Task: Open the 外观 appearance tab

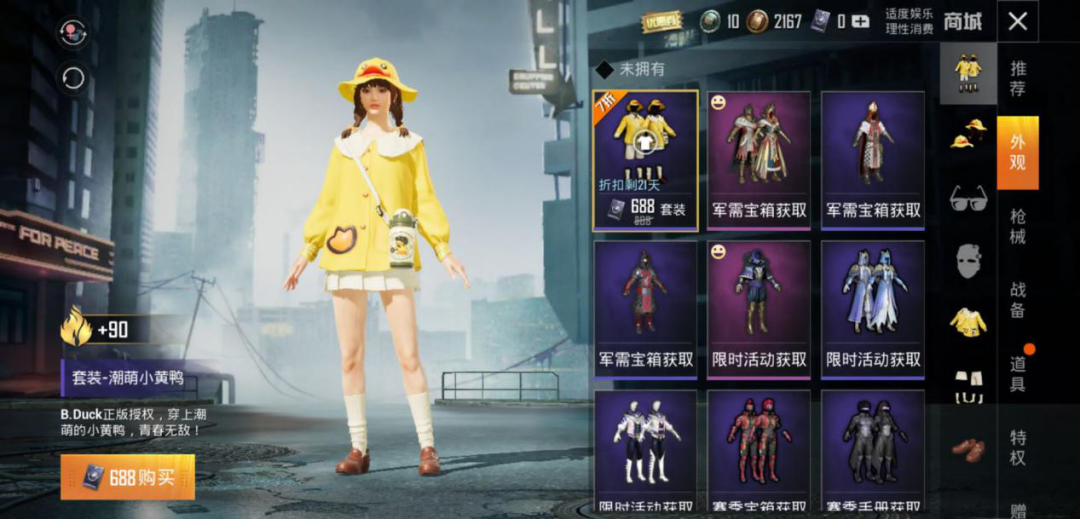Action: (x=1017, y=152)
